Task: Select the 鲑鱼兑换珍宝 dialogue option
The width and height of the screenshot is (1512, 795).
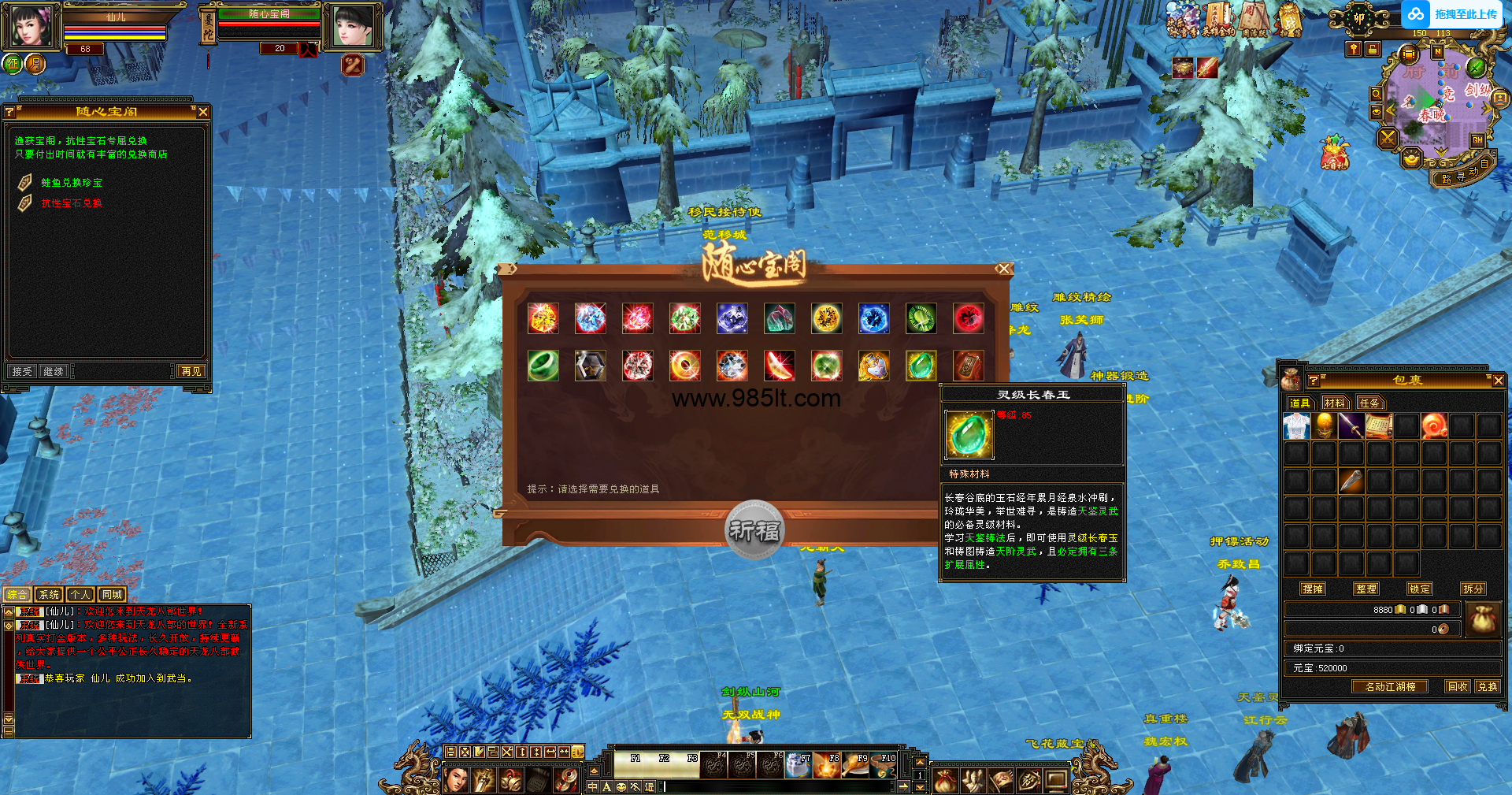Action: 72,183
